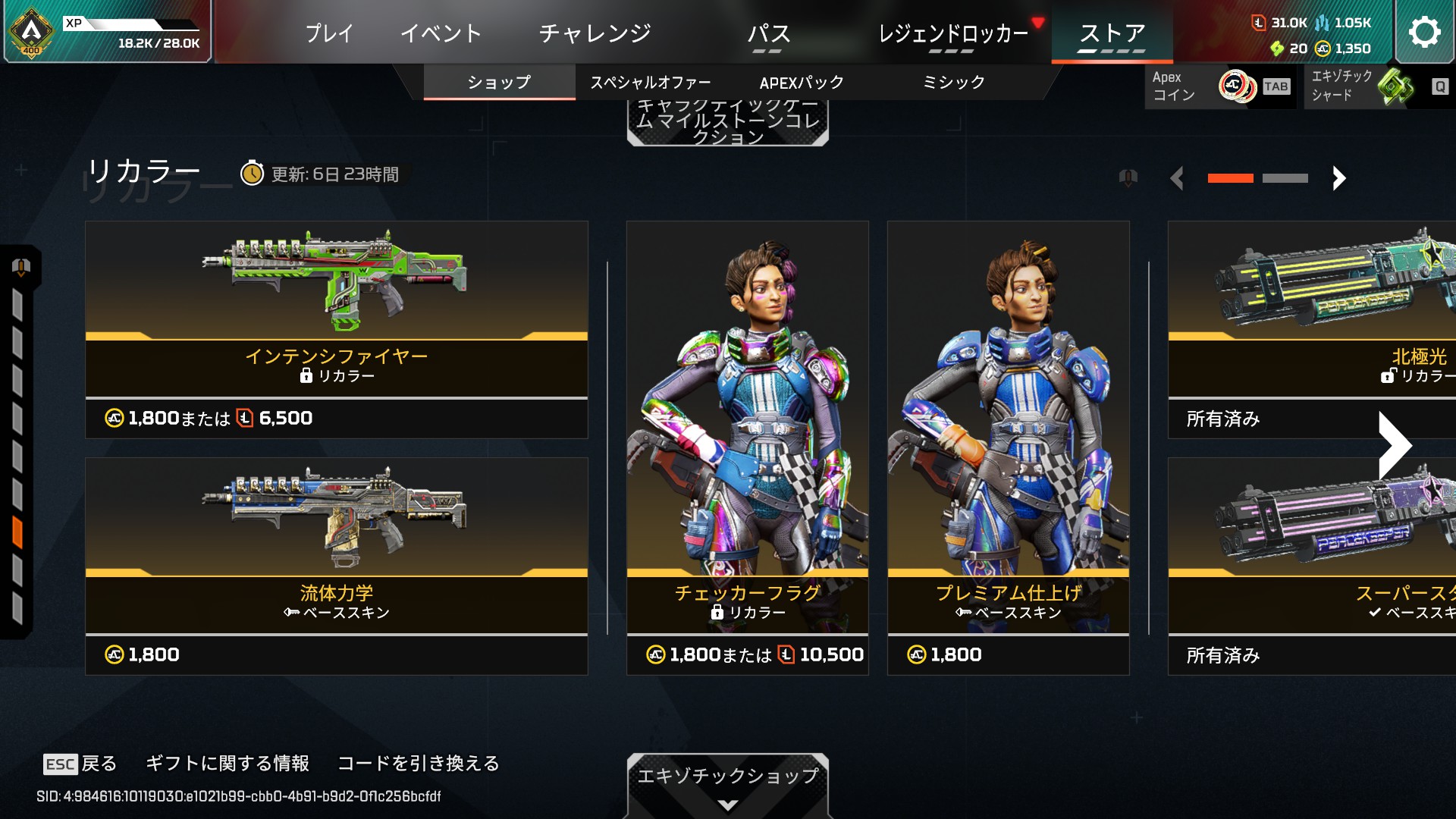This screenshot has width=1456, height=819.
Task: Click the 戻る back button
Action: point(80,764)
